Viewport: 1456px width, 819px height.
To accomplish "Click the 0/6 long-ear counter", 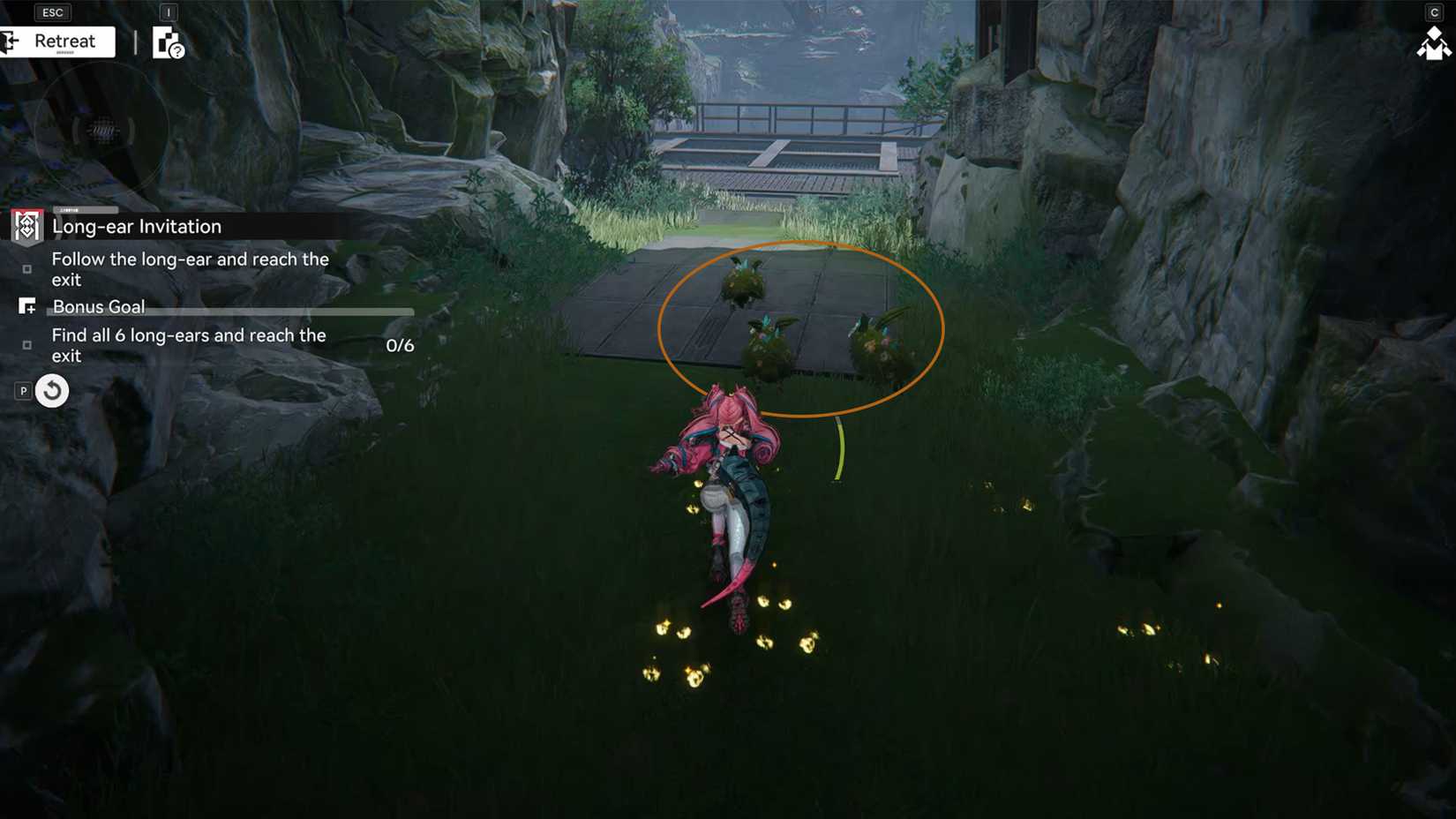I will click(399, 345).
